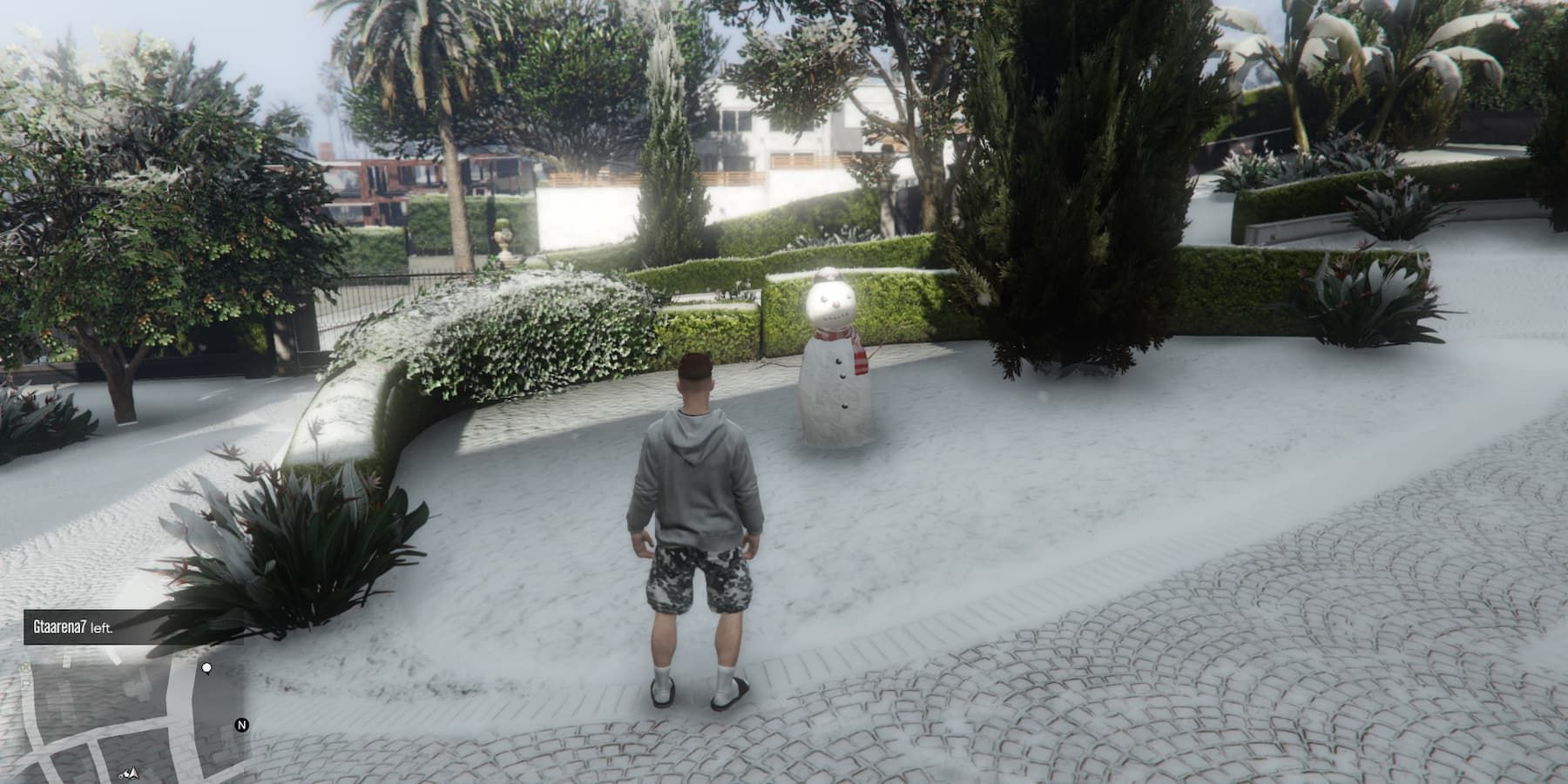Screen dimensions: 1568x784
Task: Click the top button on the snowman's body
Action: 838,362
